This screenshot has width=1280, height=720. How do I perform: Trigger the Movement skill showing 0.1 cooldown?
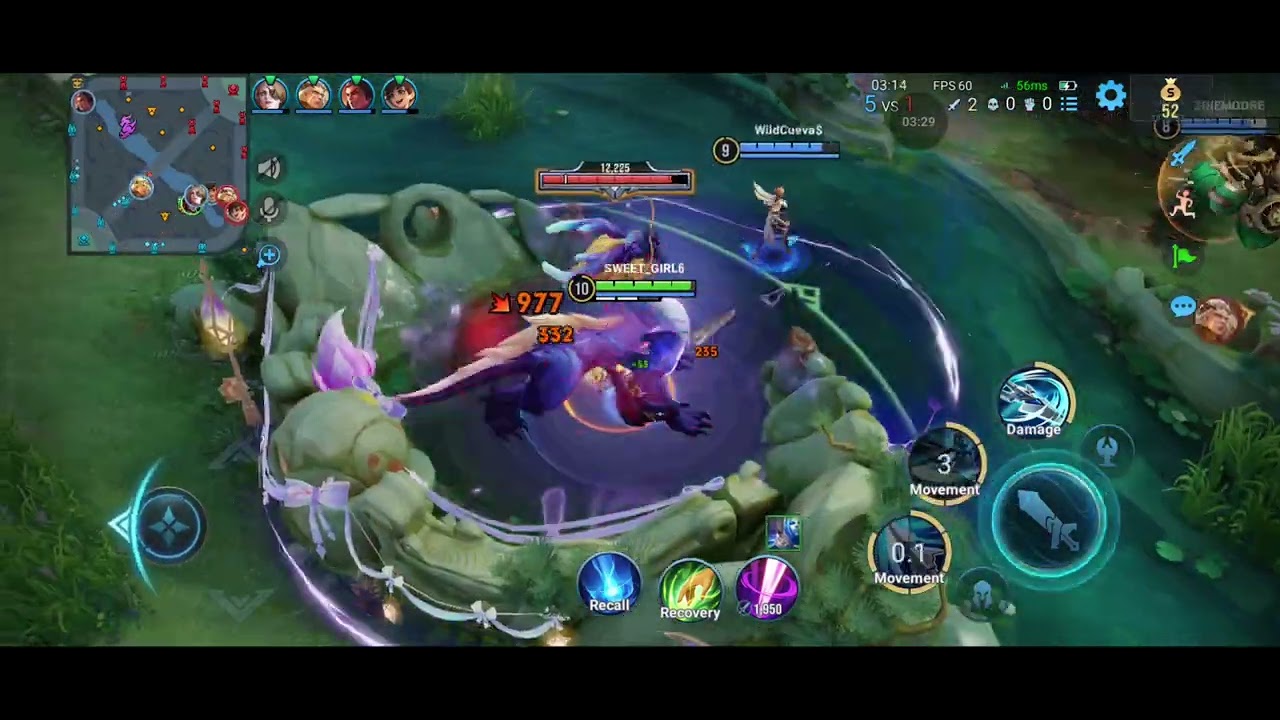coord(908,553)
